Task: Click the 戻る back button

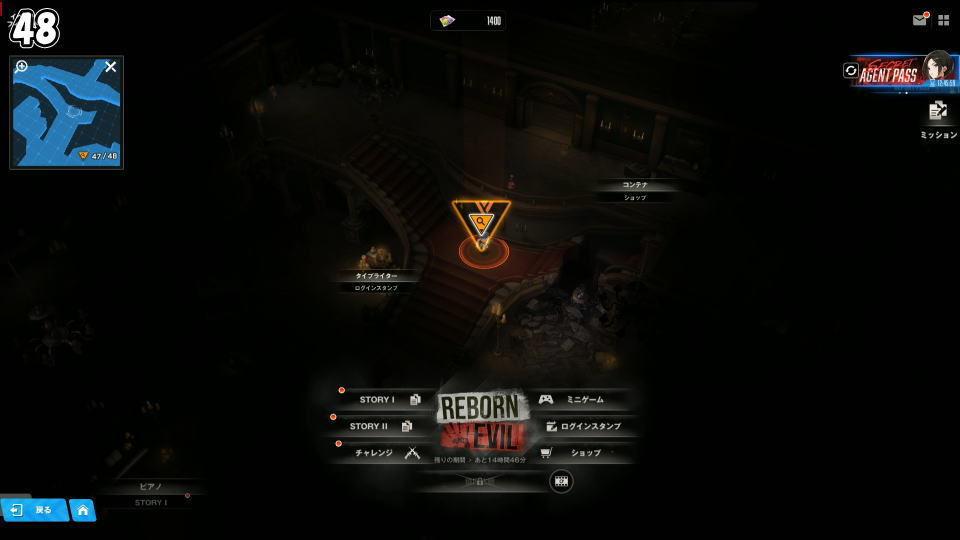Action: pos(34,510)
